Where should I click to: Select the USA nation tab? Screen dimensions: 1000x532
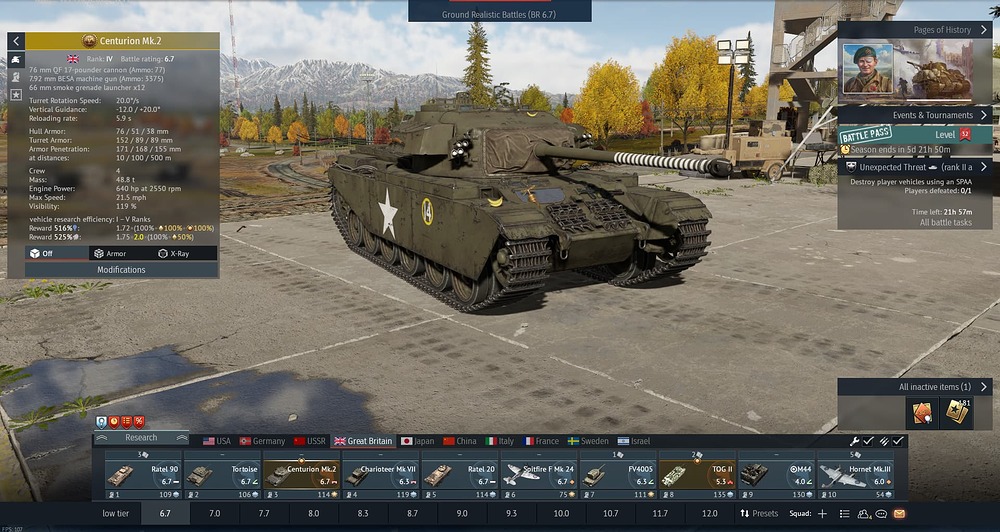click(x=216, y=441)
